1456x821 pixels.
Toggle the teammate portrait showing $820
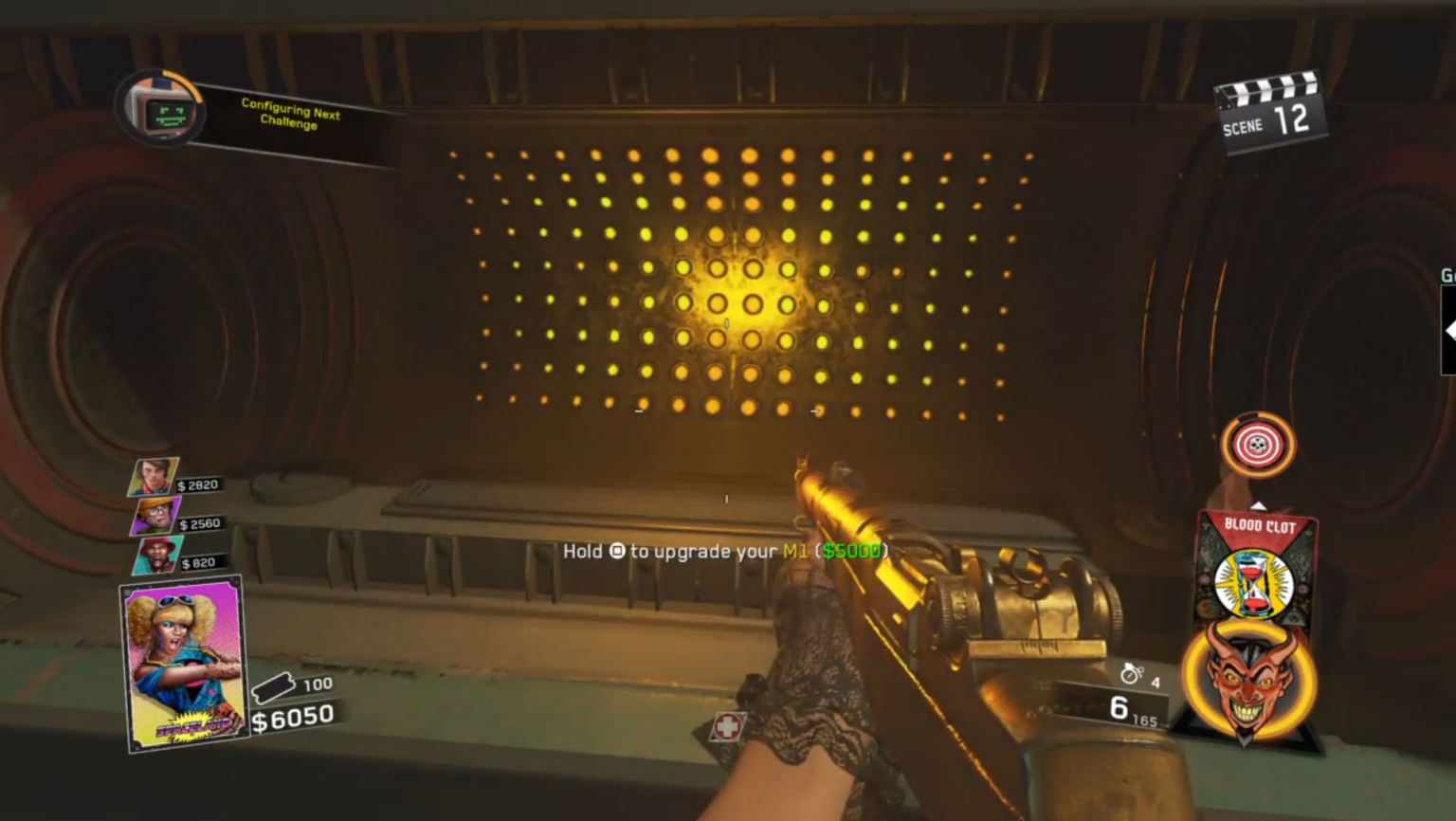coord(157,553)
